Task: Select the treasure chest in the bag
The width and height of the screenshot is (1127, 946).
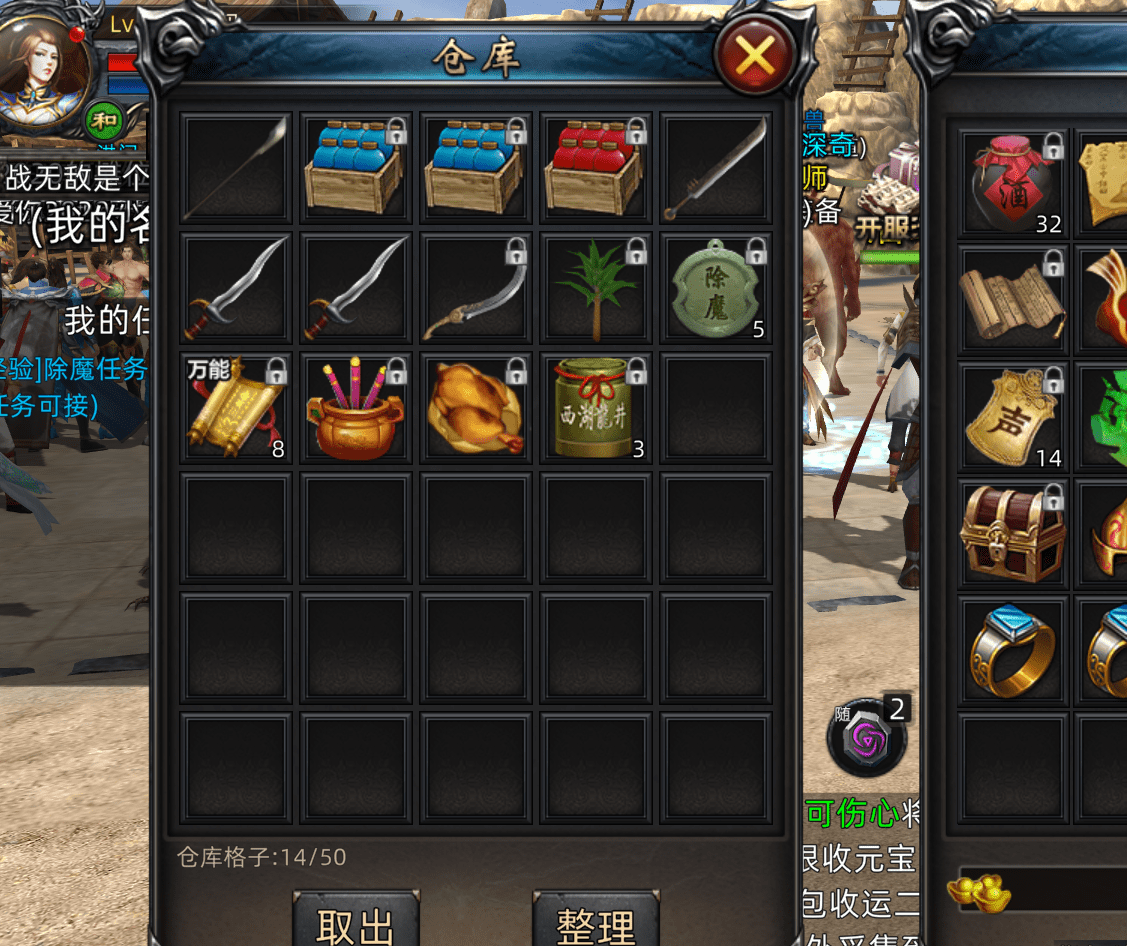Action: tap(1012, 534)
